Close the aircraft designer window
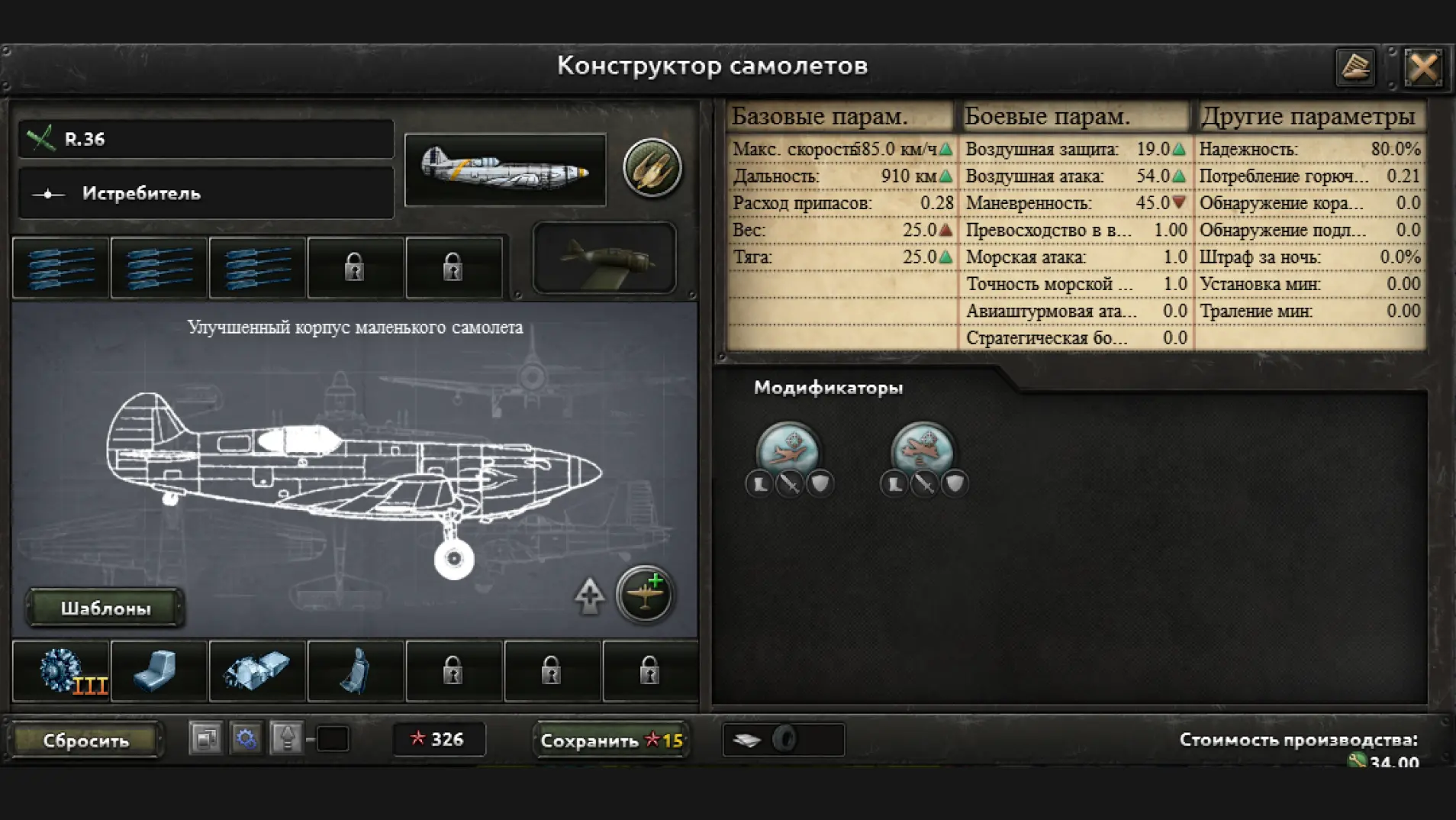Image resolution: width=1456 pixels, height=820 pixels. click(x=1423, y=68)
